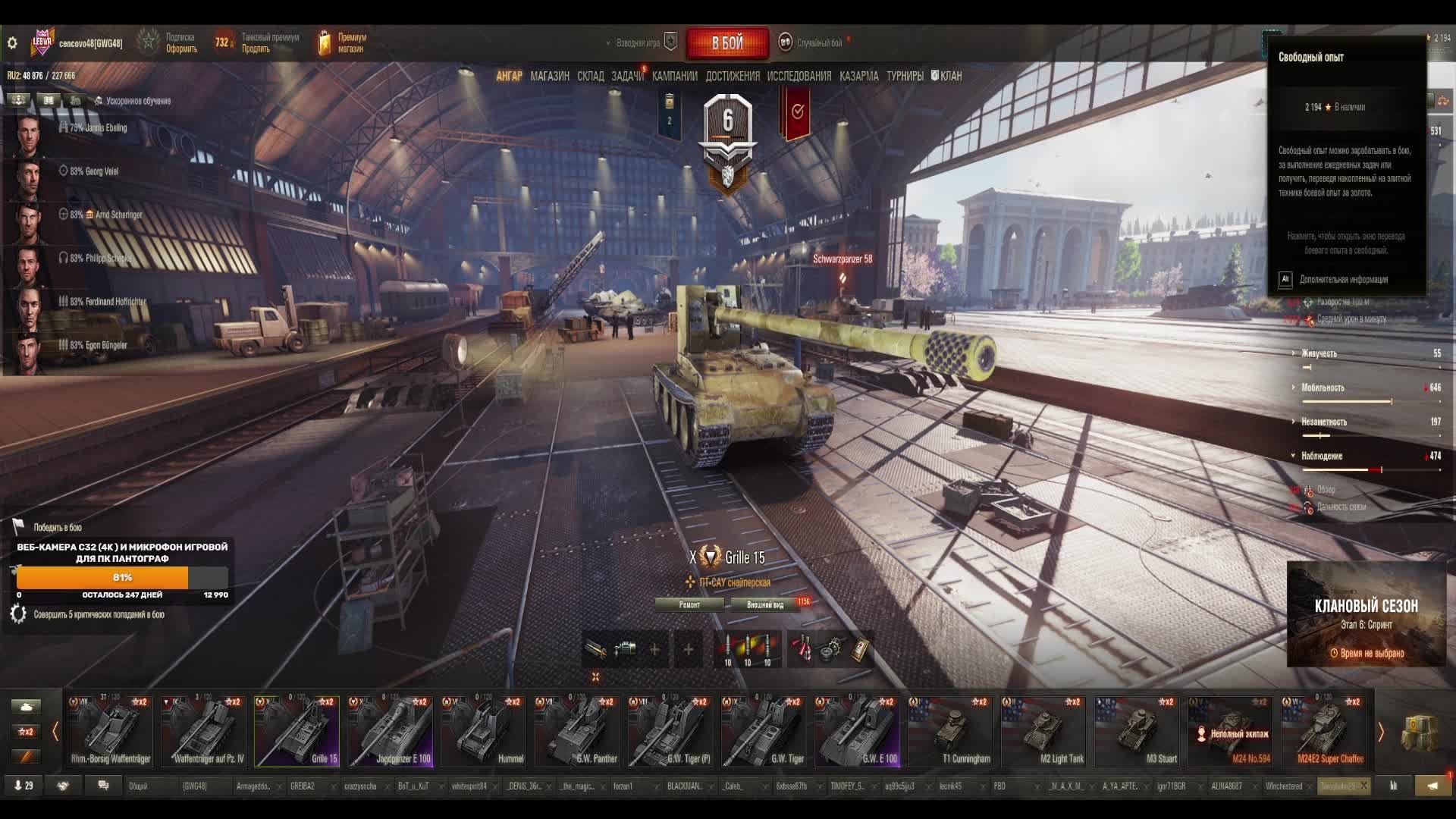Open the КАМПАНИИ tab

pos(675,76)
